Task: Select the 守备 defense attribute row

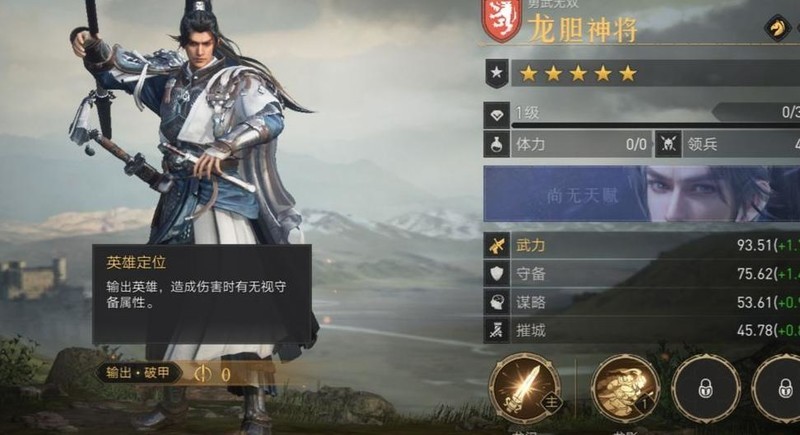Action: tap(641, 274)
